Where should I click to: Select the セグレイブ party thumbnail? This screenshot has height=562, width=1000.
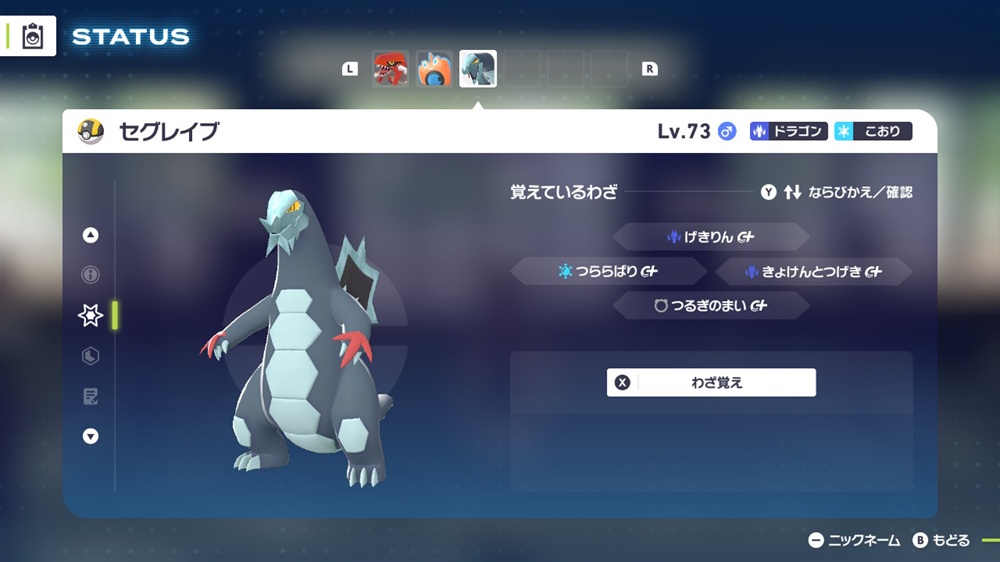(478, 69)
